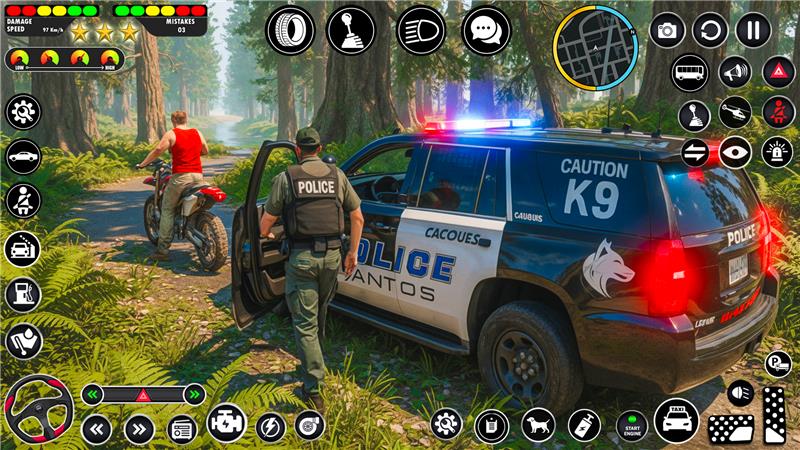This screenshot has width=800, height=450.
Task: Tap the camera icon button
Action: (667, 30)
